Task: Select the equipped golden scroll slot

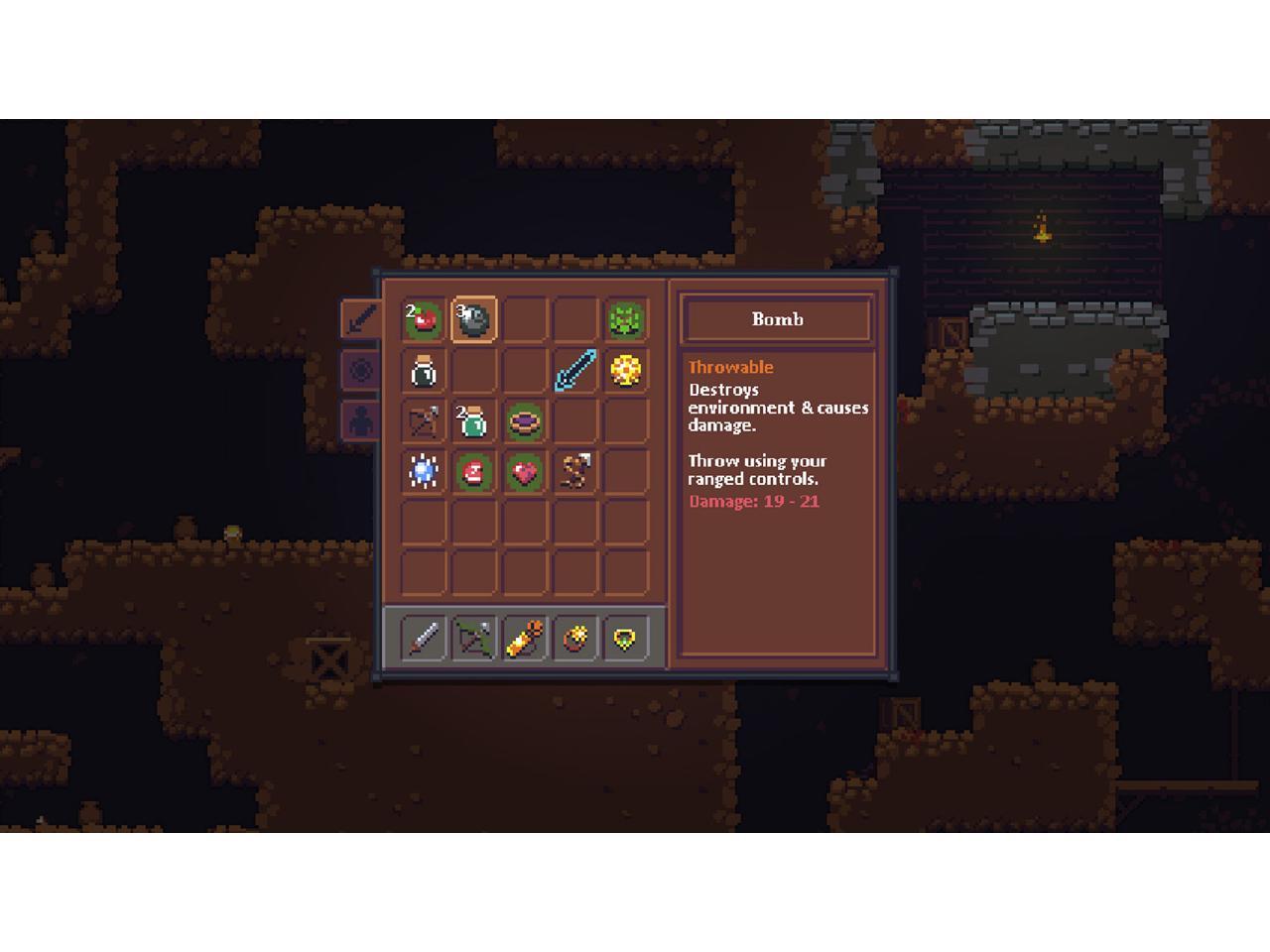Action: pyautogui.click(x=525, y=638)
